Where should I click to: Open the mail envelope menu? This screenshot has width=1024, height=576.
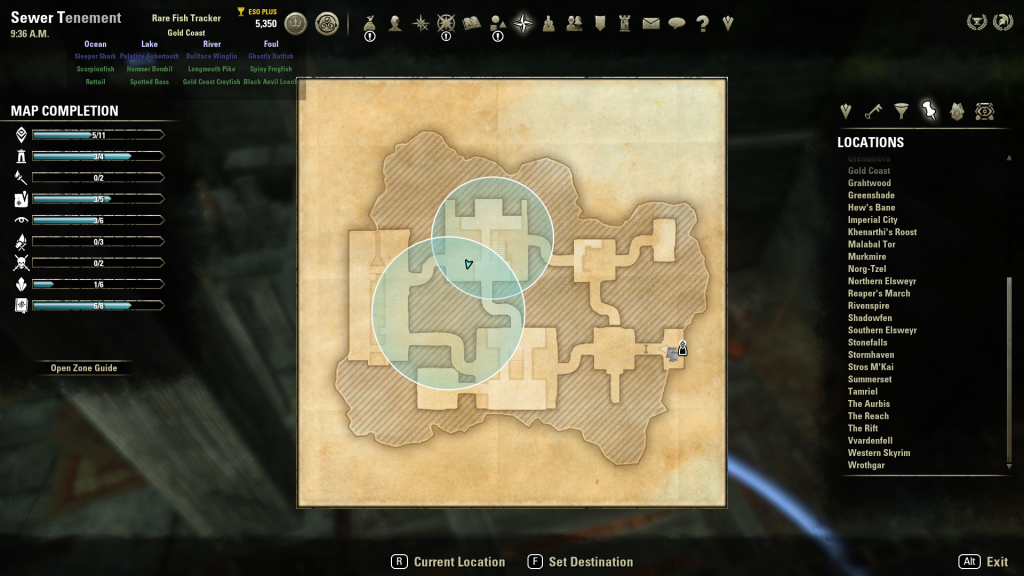pyautogui.click(x=651, y=23)
